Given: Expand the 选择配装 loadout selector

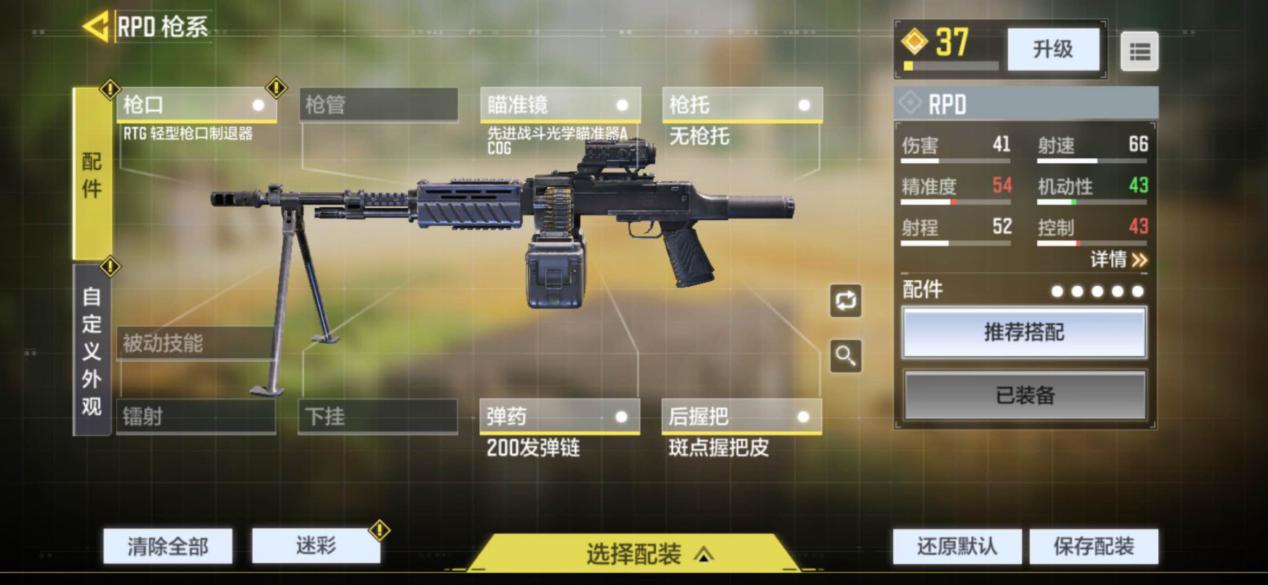Looking at the screenshot, I should (634, 553).
